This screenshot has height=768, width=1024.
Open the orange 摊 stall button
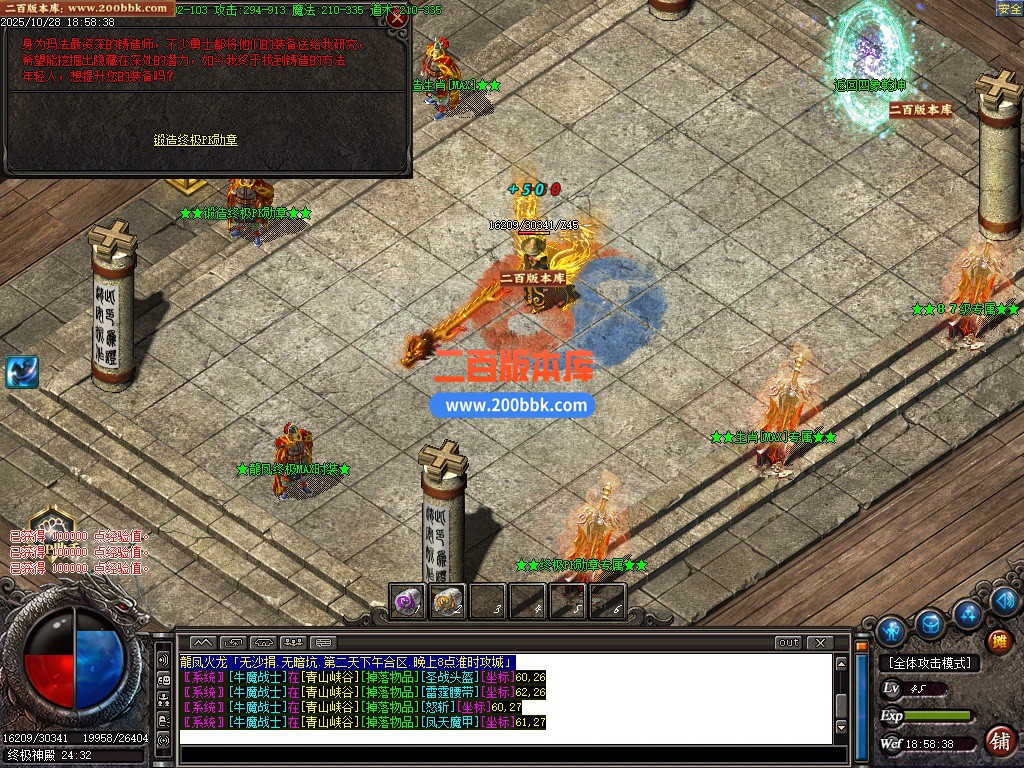(x=998, y=641)
